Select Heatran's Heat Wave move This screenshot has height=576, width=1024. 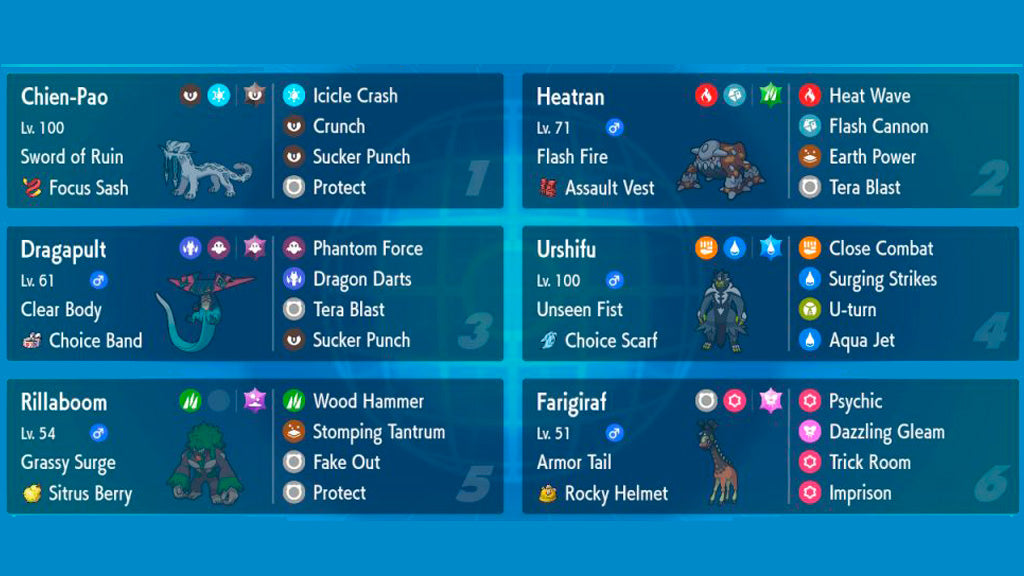(868, 96)
